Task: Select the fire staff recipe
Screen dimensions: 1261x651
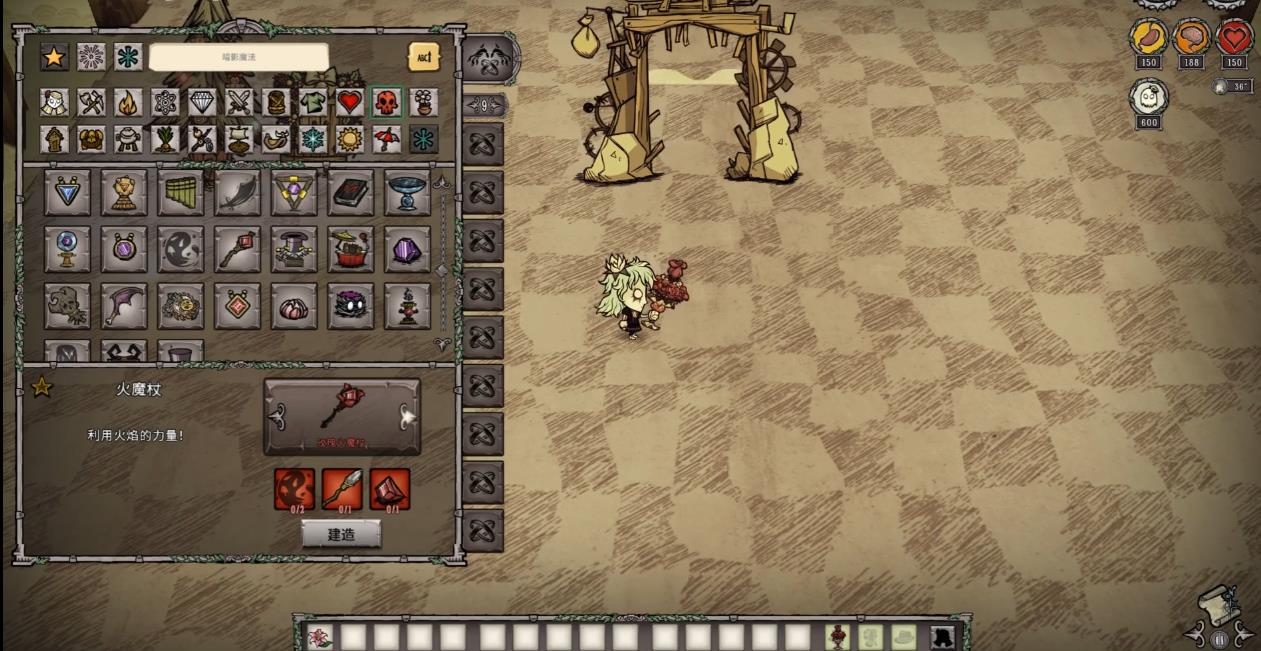Action: (237, 249)
